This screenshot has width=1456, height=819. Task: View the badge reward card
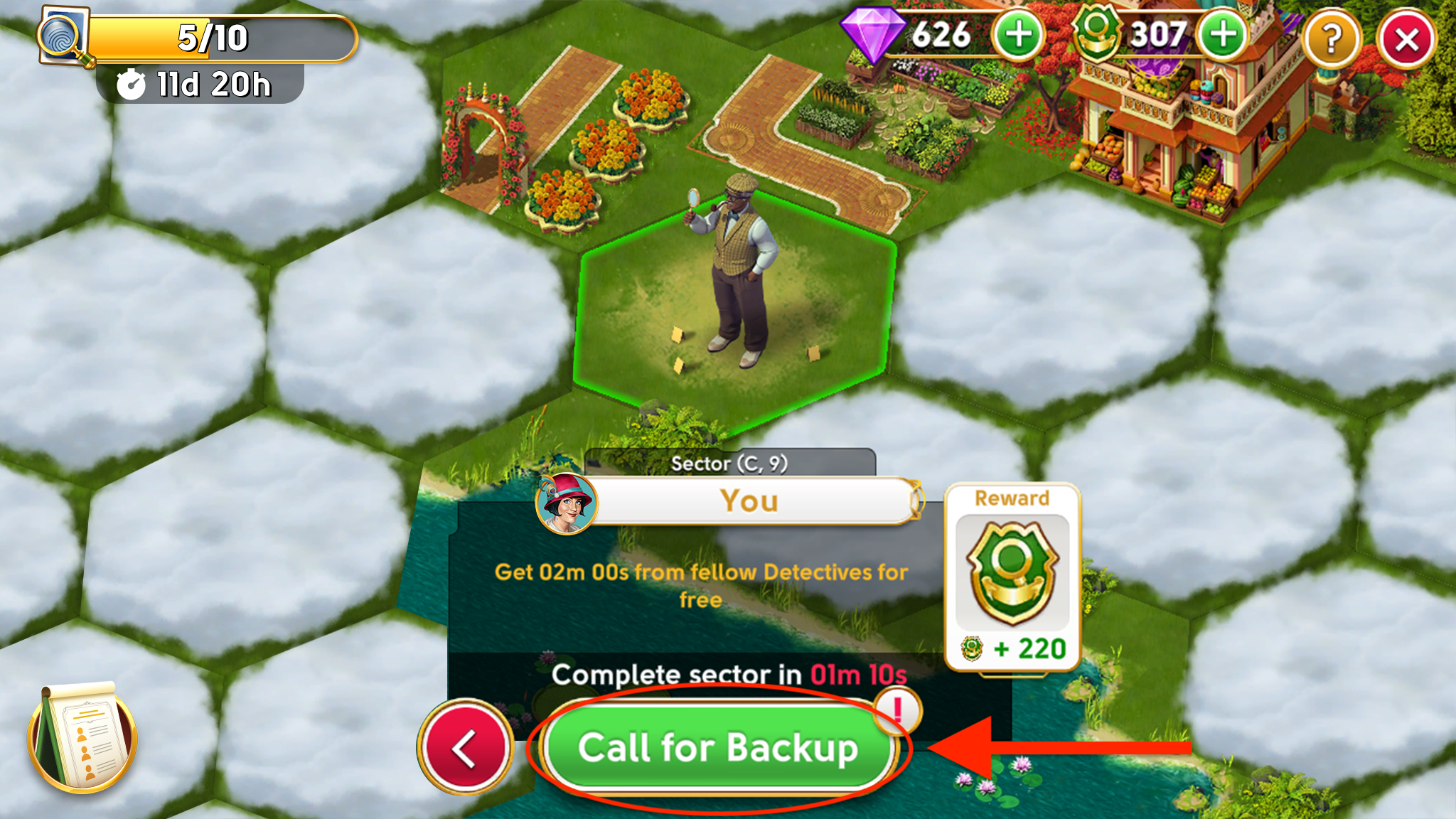point(1012,577)
